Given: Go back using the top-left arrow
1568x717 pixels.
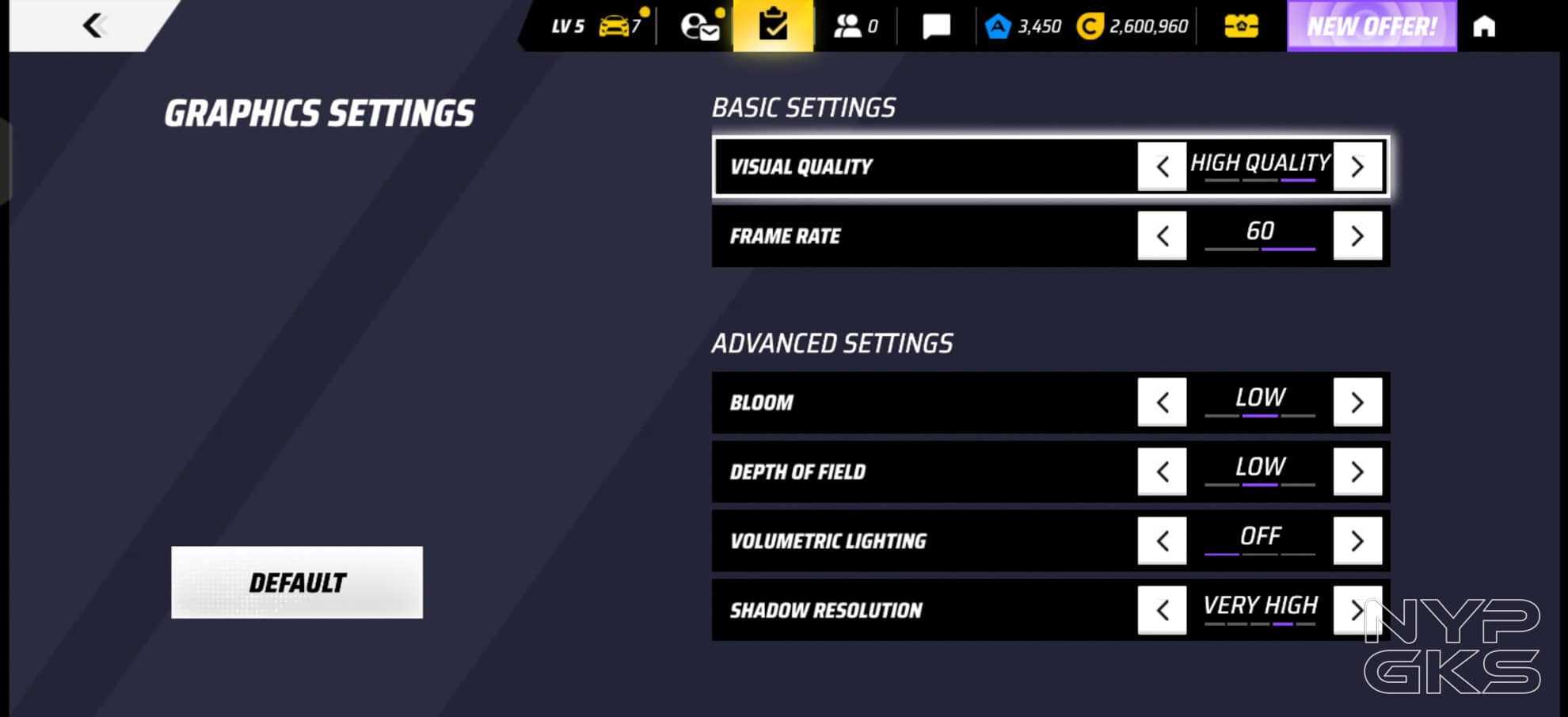Looking at the screenshot, I should tap(93, 25).
